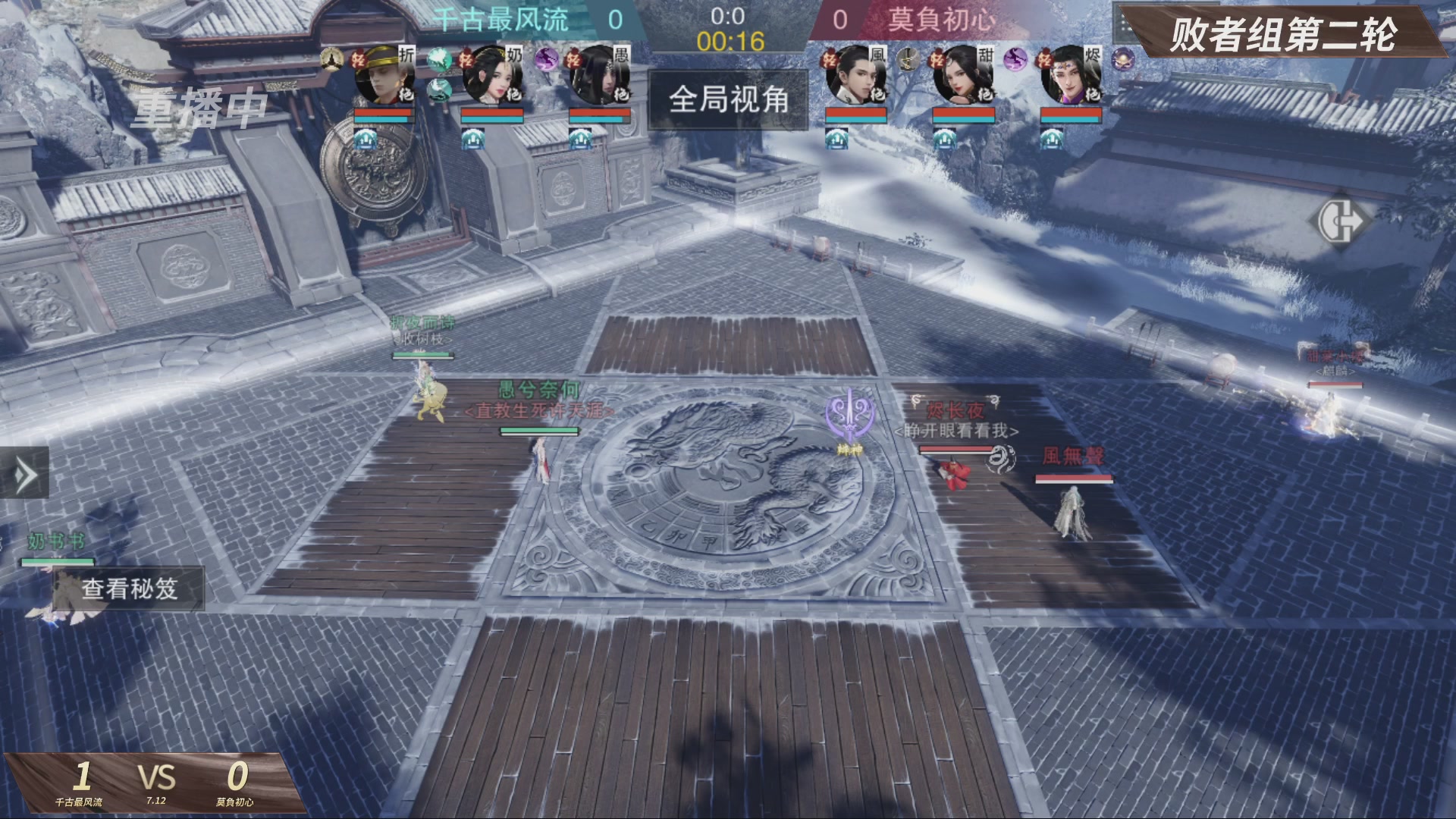
Task: Toggle the 忆 flame marker on 甜's portrait
Action: coord(938,59)
